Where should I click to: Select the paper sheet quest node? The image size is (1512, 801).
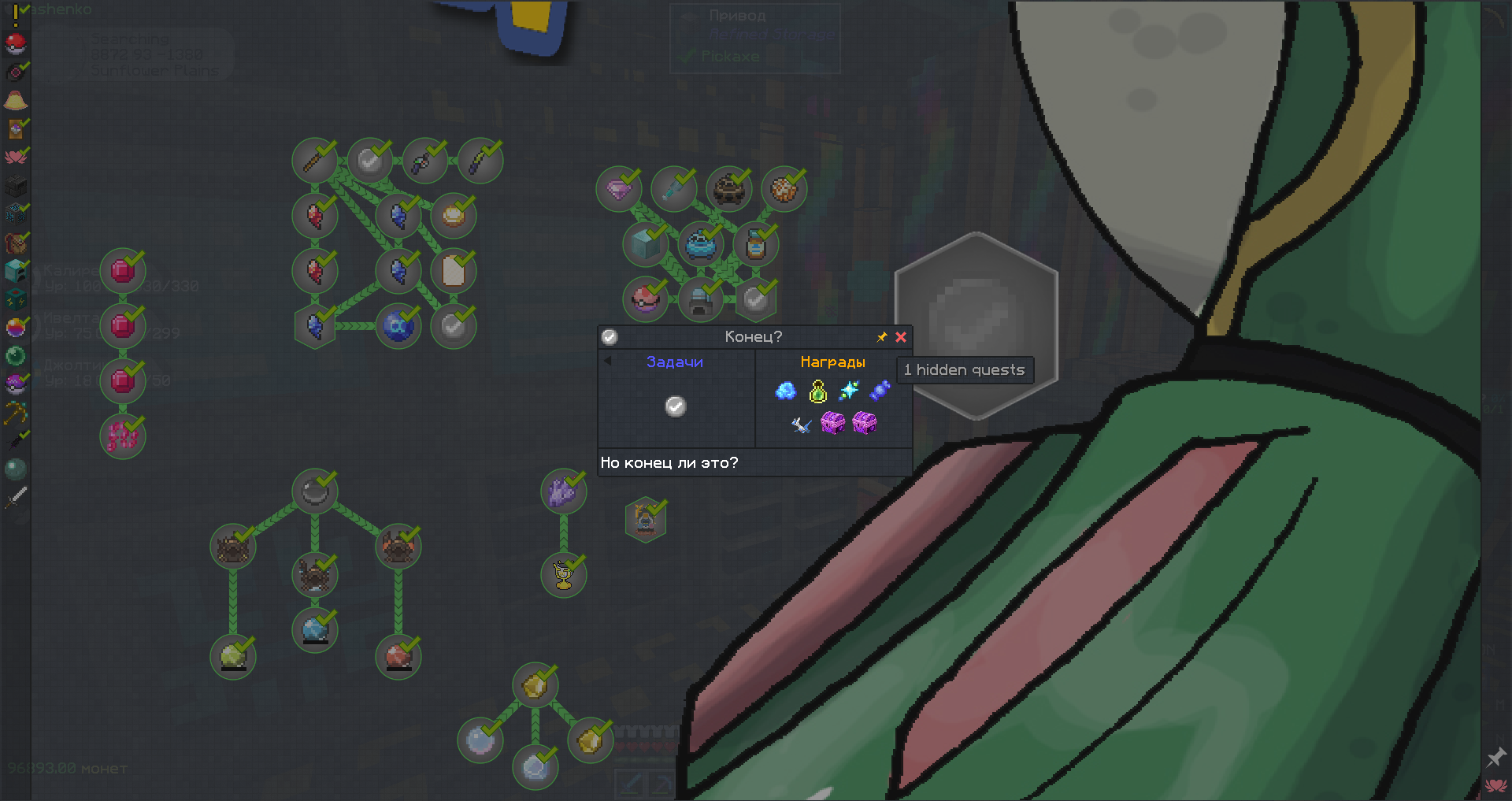453,271
